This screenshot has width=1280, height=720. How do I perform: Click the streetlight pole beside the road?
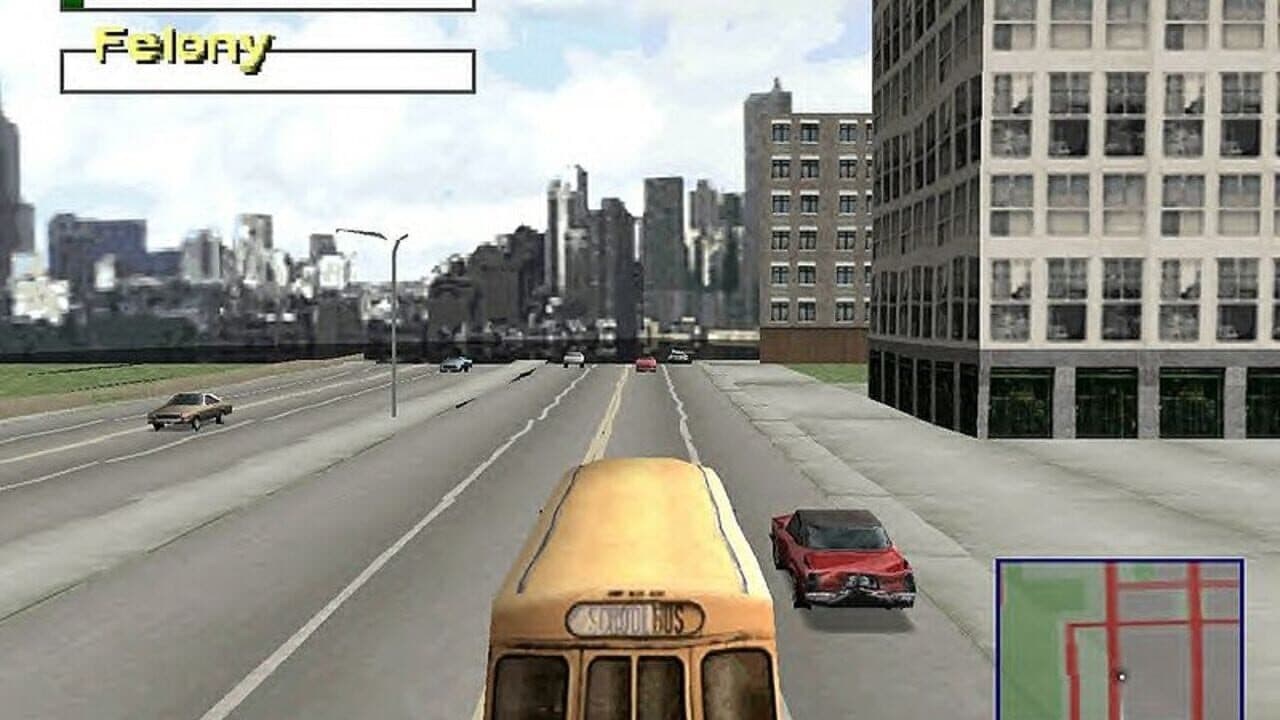coord(392,330)
